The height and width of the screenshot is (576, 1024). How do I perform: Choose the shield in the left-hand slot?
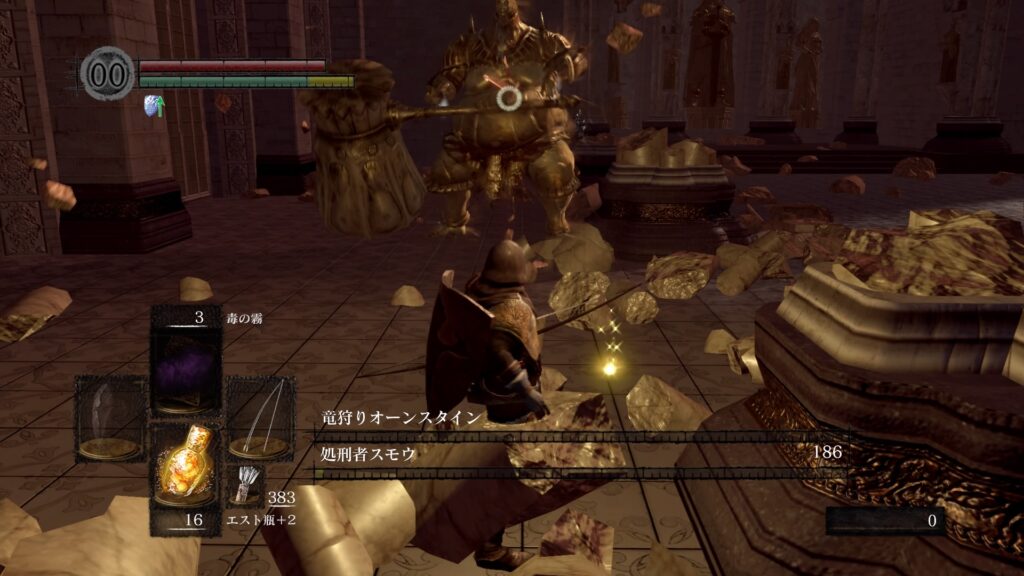click(x=110, y=417)
